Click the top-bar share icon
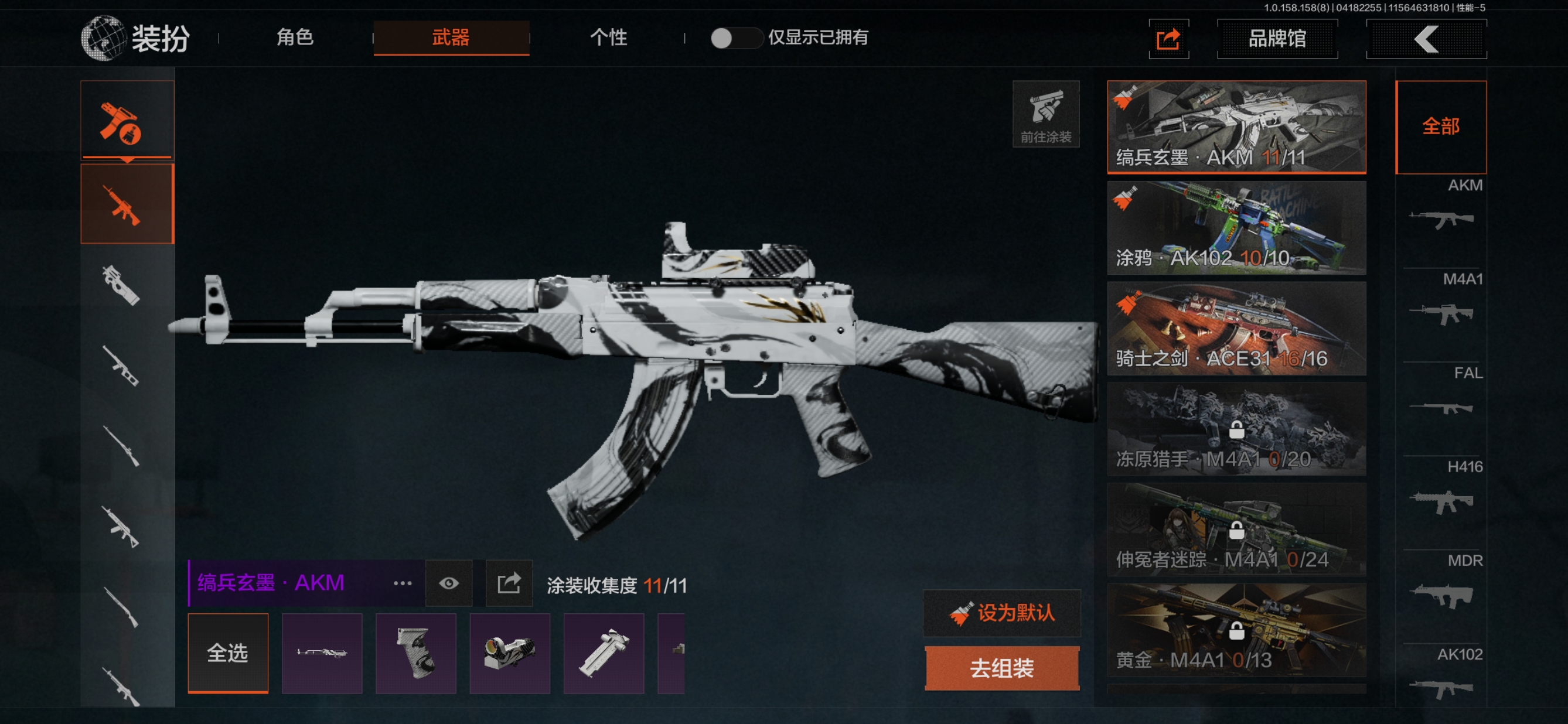 tap(1168, 40)
